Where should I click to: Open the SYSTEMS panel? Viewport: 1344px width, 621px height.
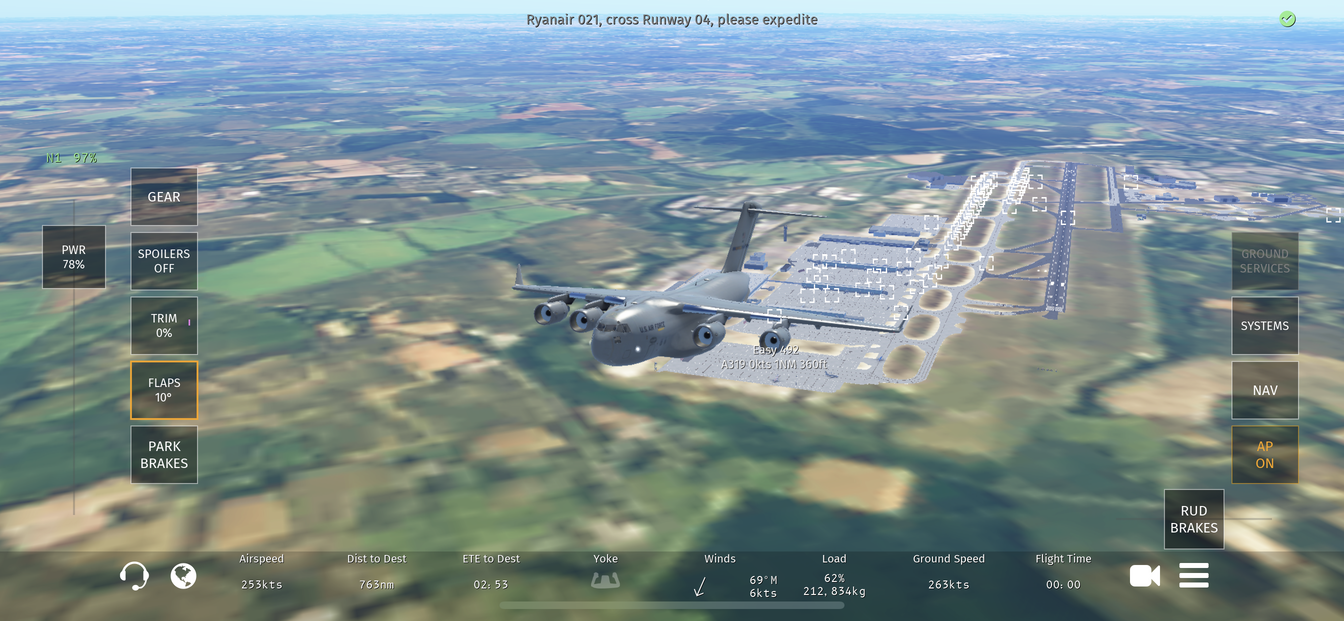[1265, 326]
